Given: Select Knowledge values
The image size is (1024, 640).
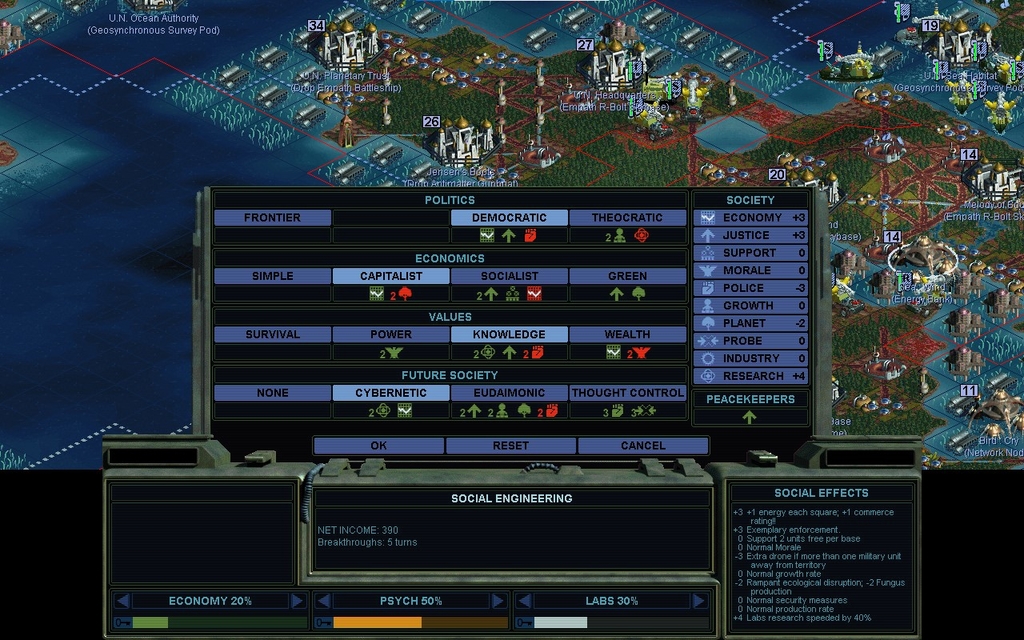Looking at the screenshot, I should (x=509, y=334).
